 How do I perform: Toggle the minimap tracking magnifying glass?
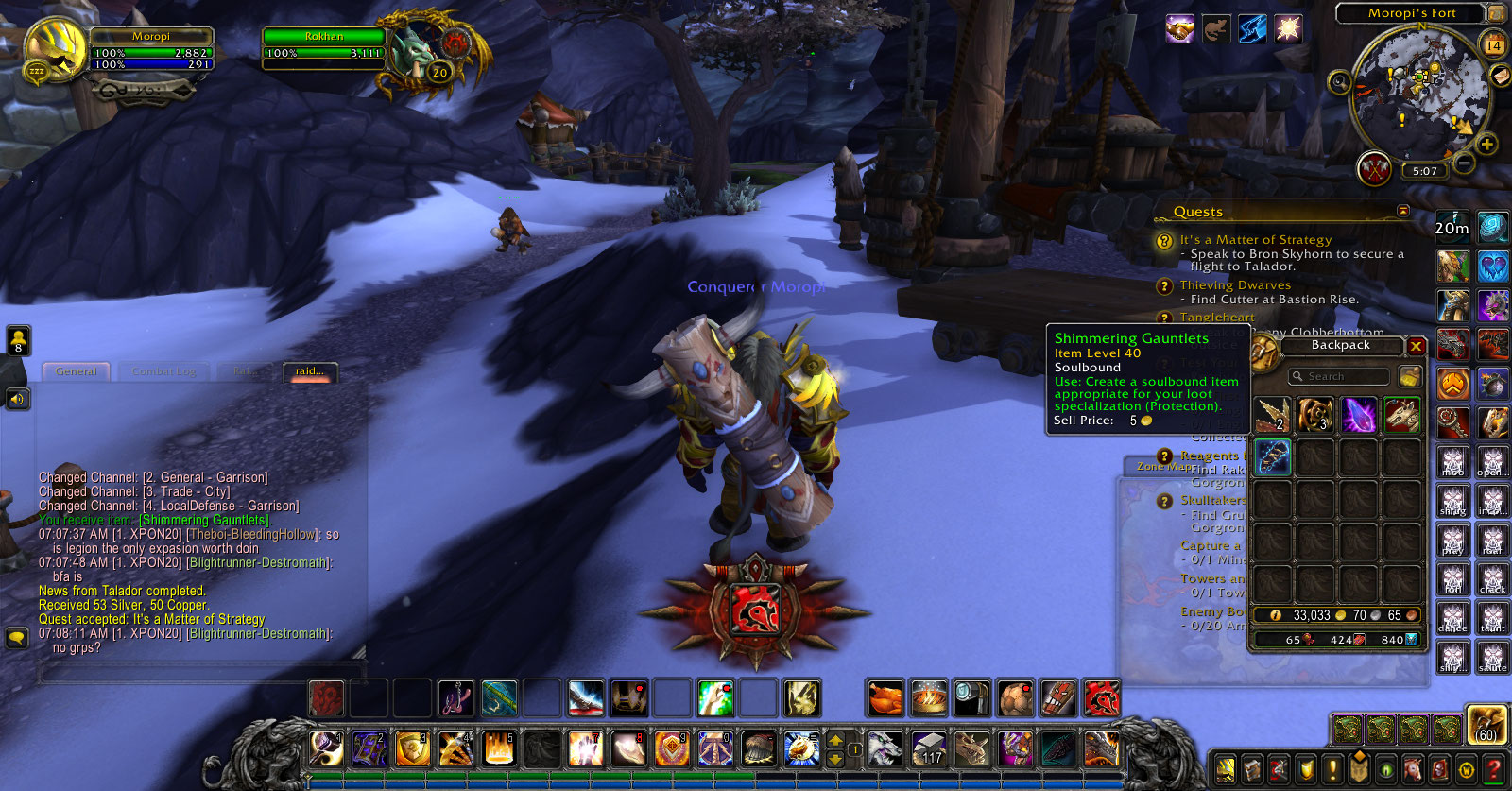tap(1339, 83)
